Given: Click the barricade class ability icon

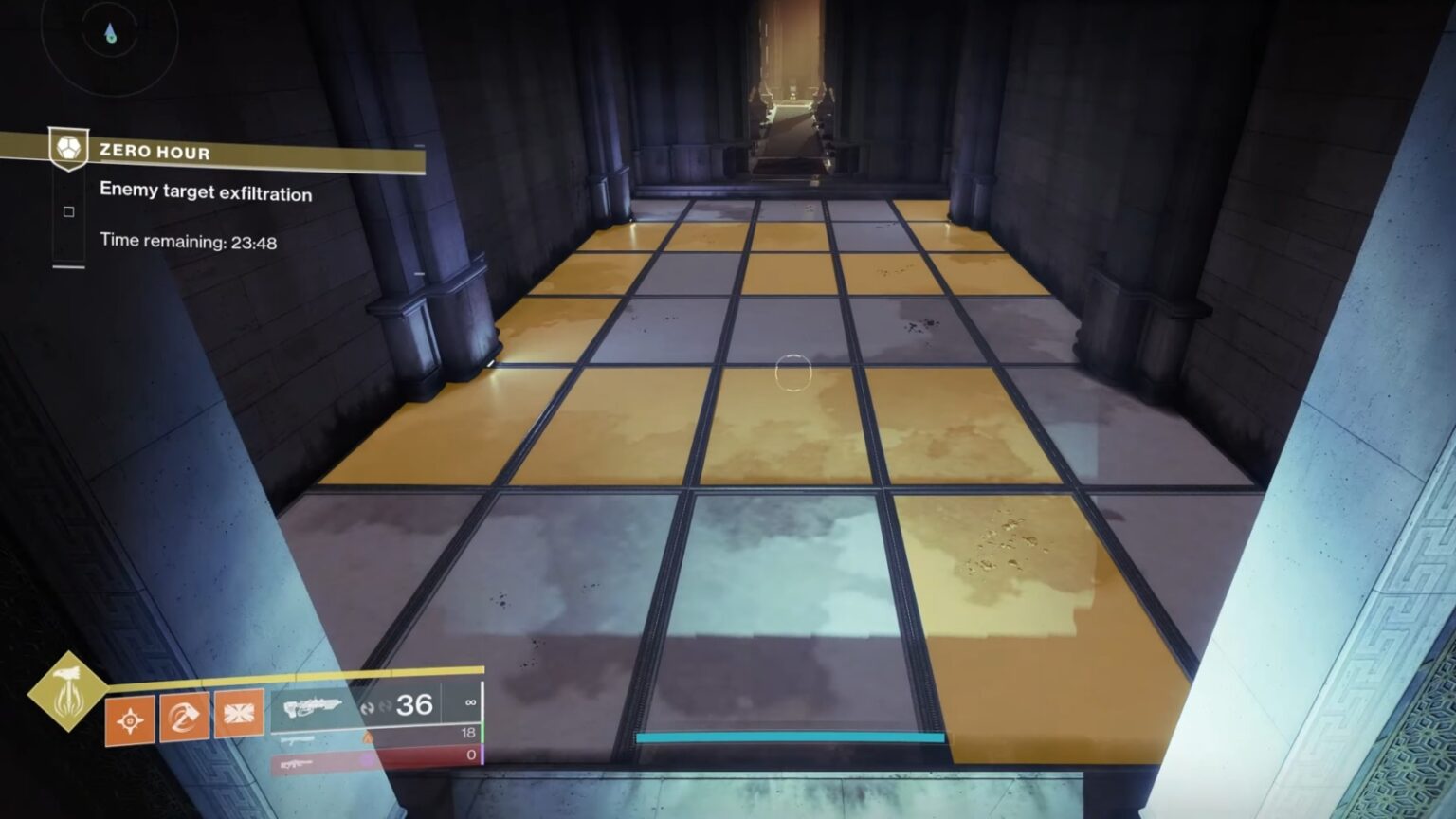Looking at the screenshot, I should (x=241, y=714).
